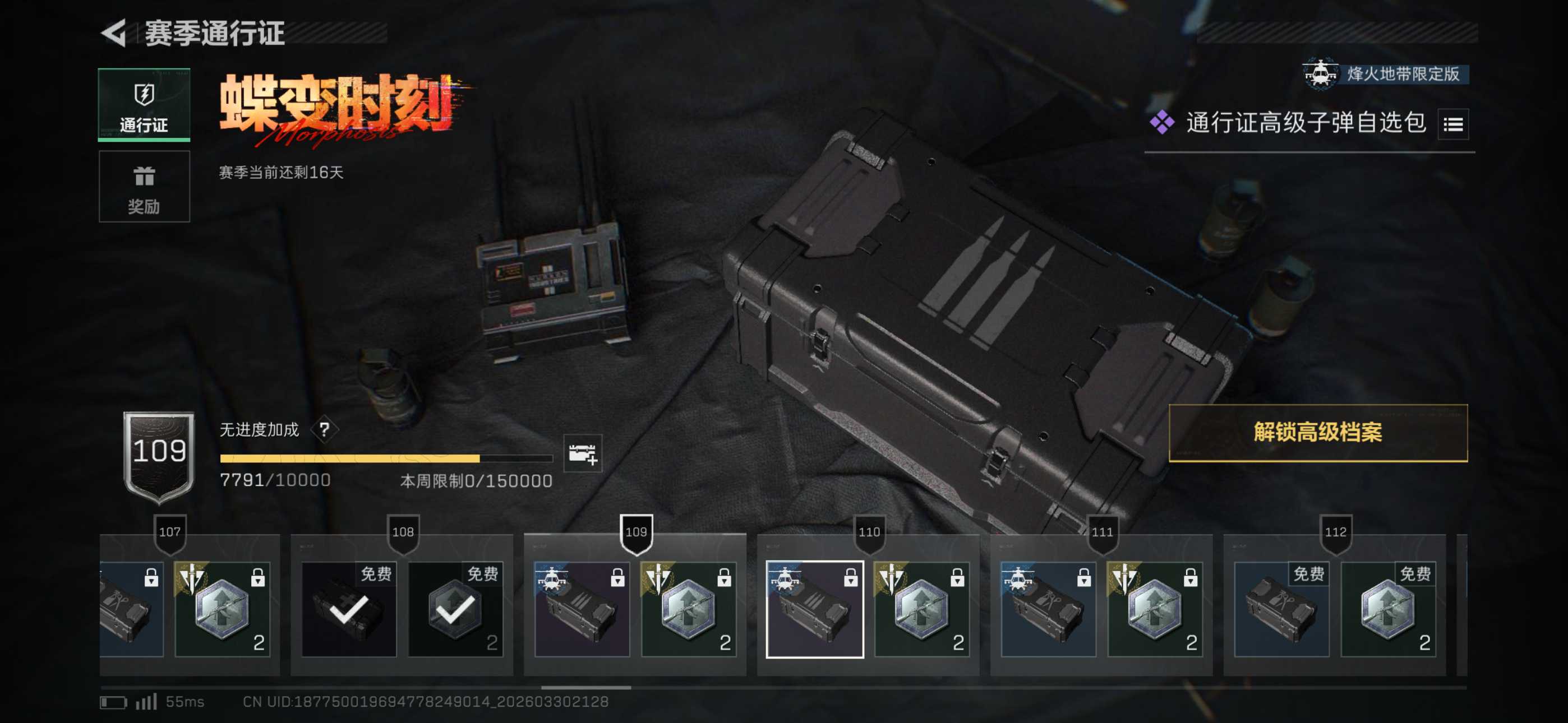Click the buy-levels icon beside progress bar
Viewport: 1568px width, 723px height.
point(582,453)
